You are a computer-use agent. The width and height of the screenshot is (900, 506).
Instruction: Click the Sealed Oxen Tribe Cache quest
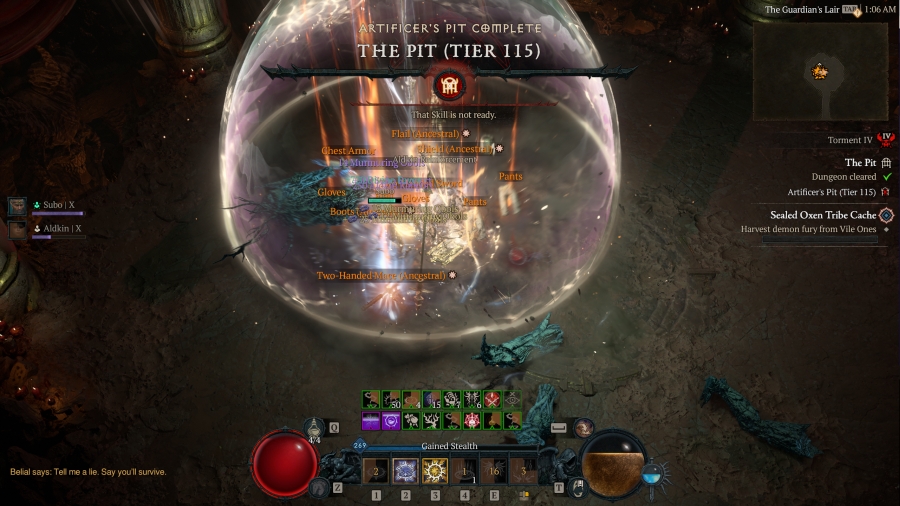pos(823,215)
